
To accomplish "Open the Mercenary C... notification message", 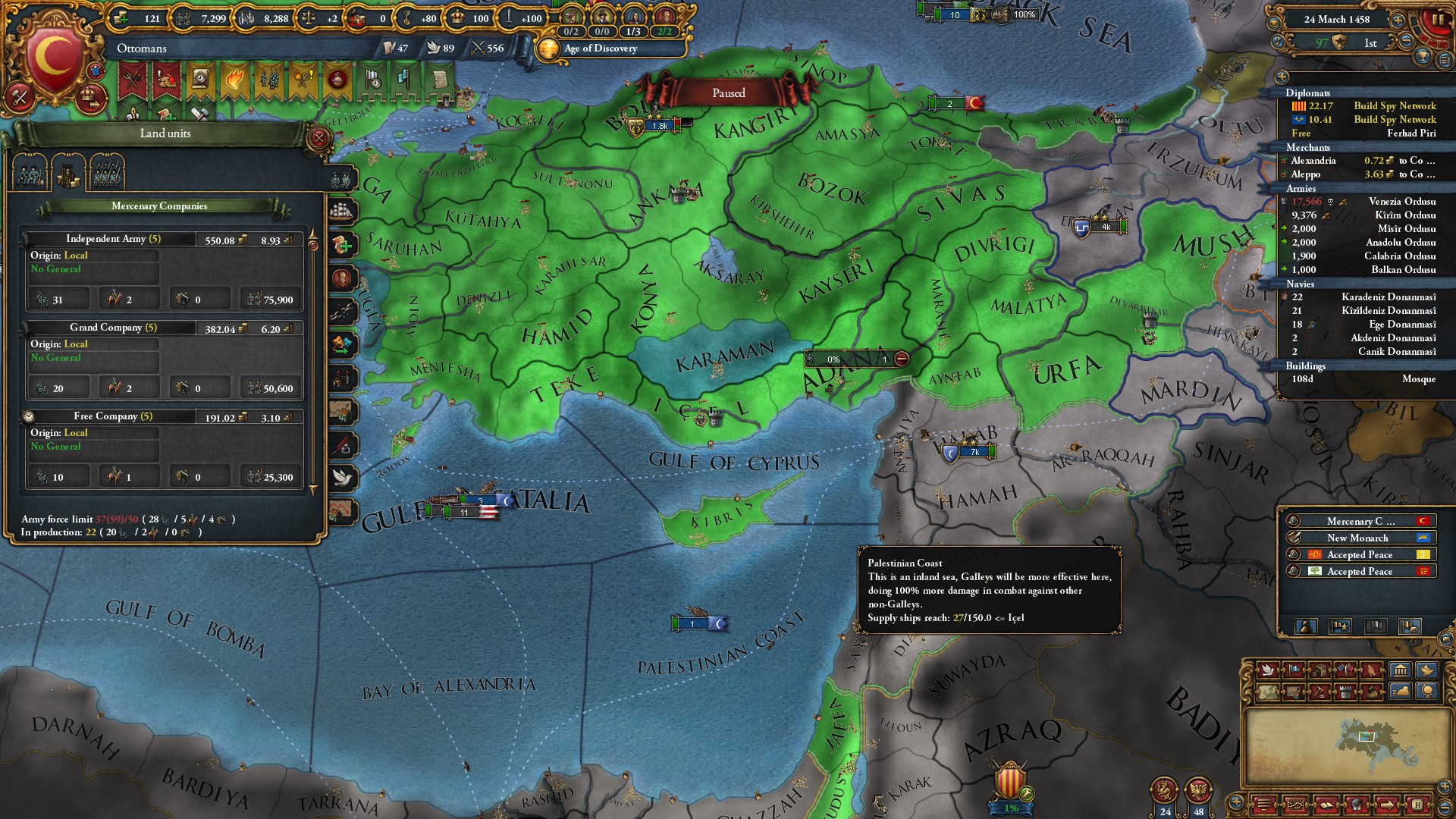I will [1357, 521].
